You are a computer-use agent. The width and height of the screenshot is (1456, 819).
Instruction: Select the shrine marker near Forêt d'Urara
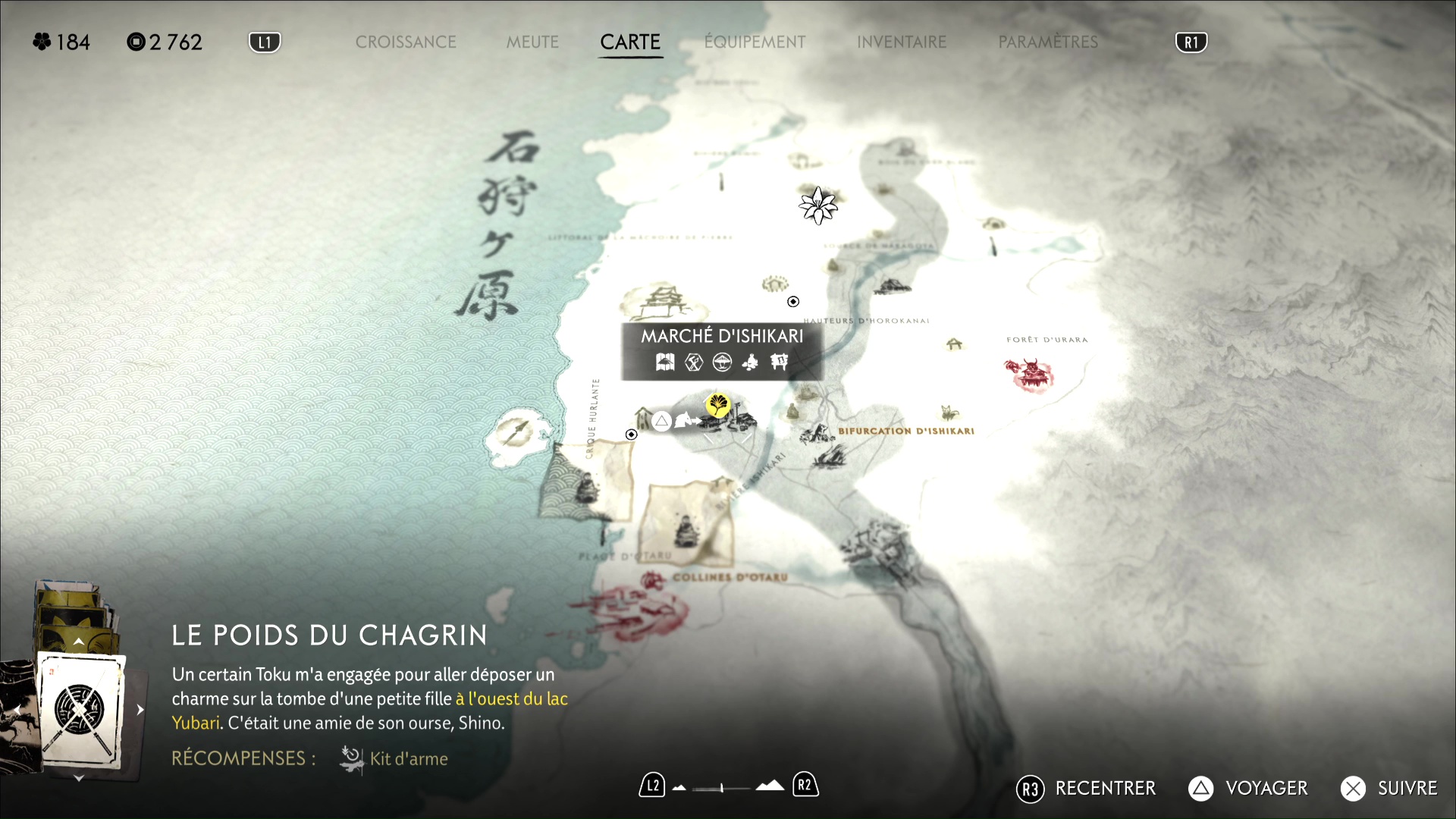[x=954, y=344]
